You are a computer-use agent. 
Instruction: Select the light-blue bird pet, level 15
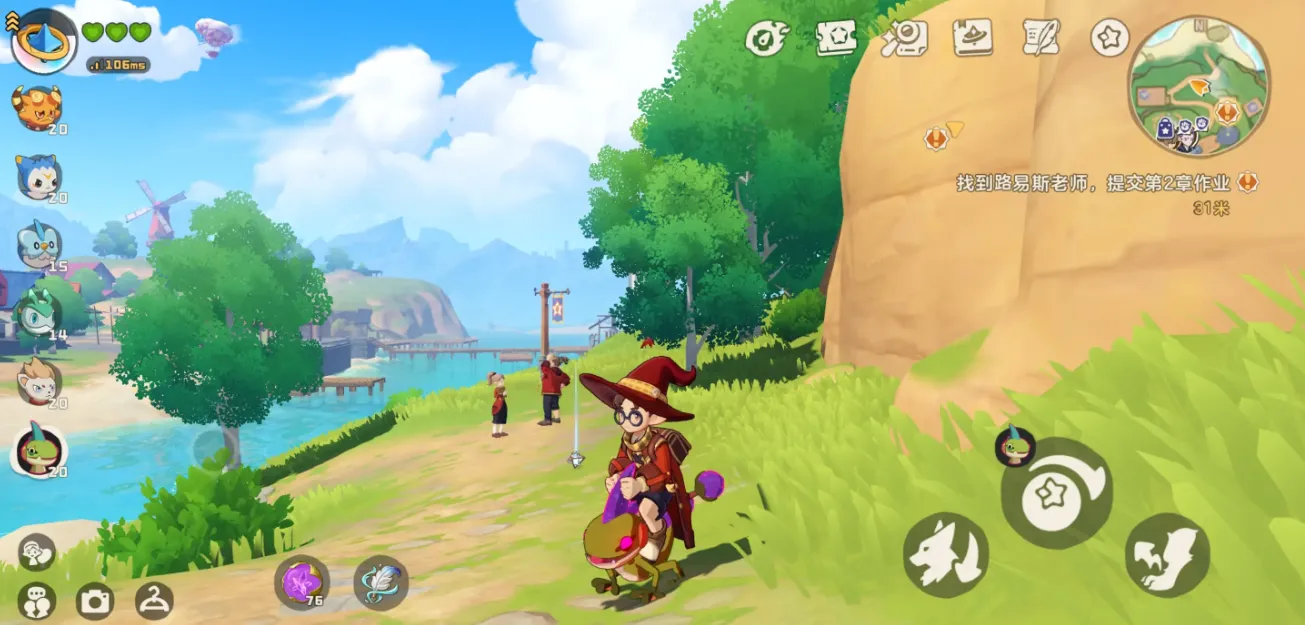(x=39, y=245)
